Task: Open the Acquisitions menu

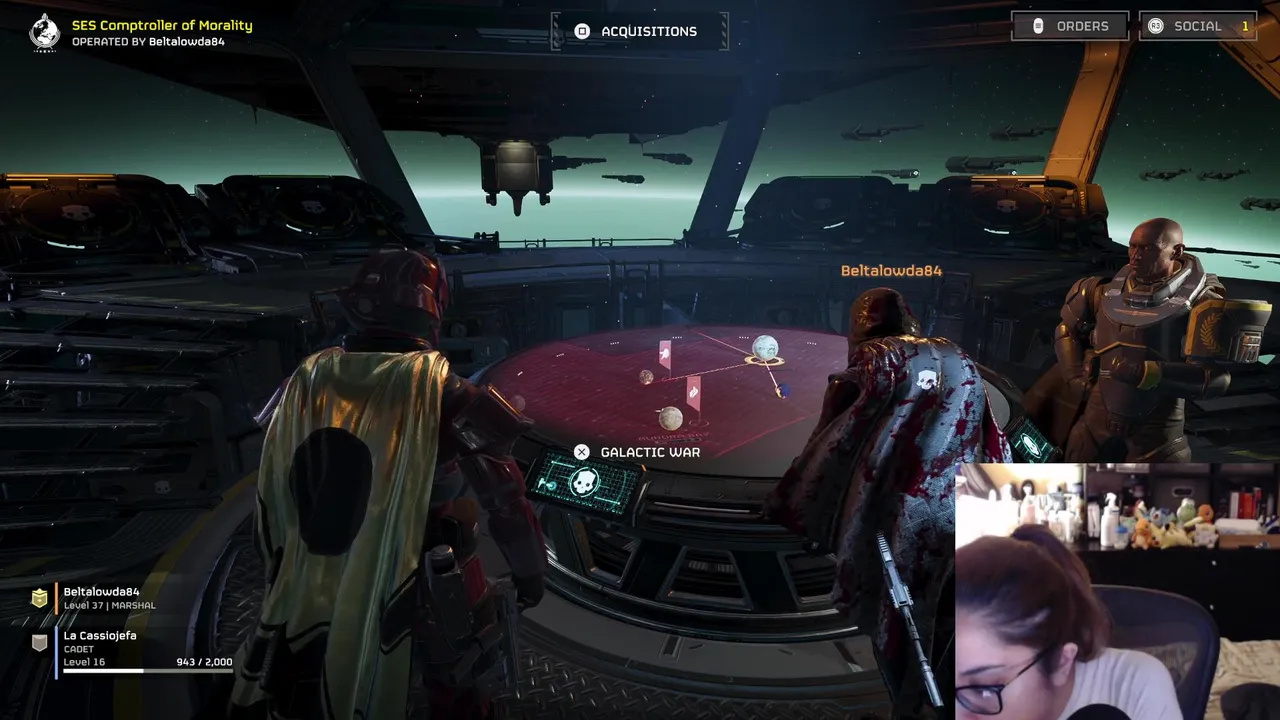Action: pos(640,31)
